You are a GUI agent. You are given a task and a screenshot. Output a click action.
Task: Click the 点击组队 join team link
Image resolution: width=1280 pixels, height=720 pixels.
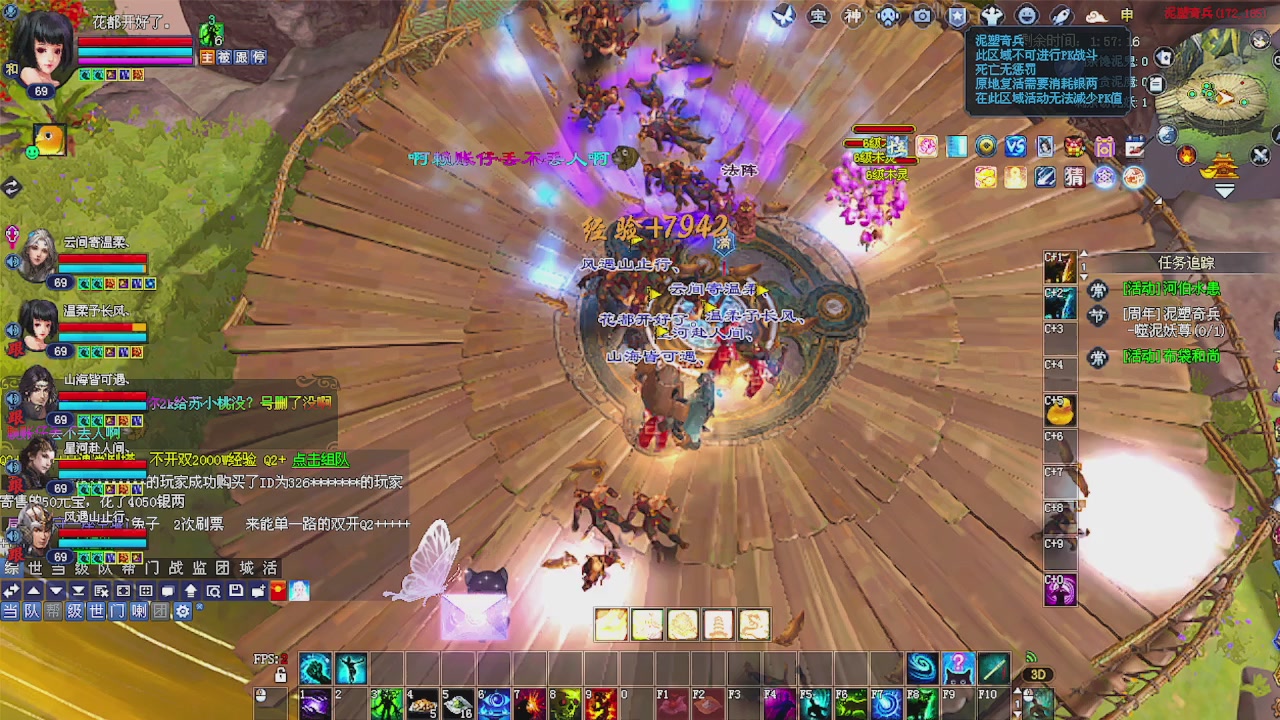(320, 460)
